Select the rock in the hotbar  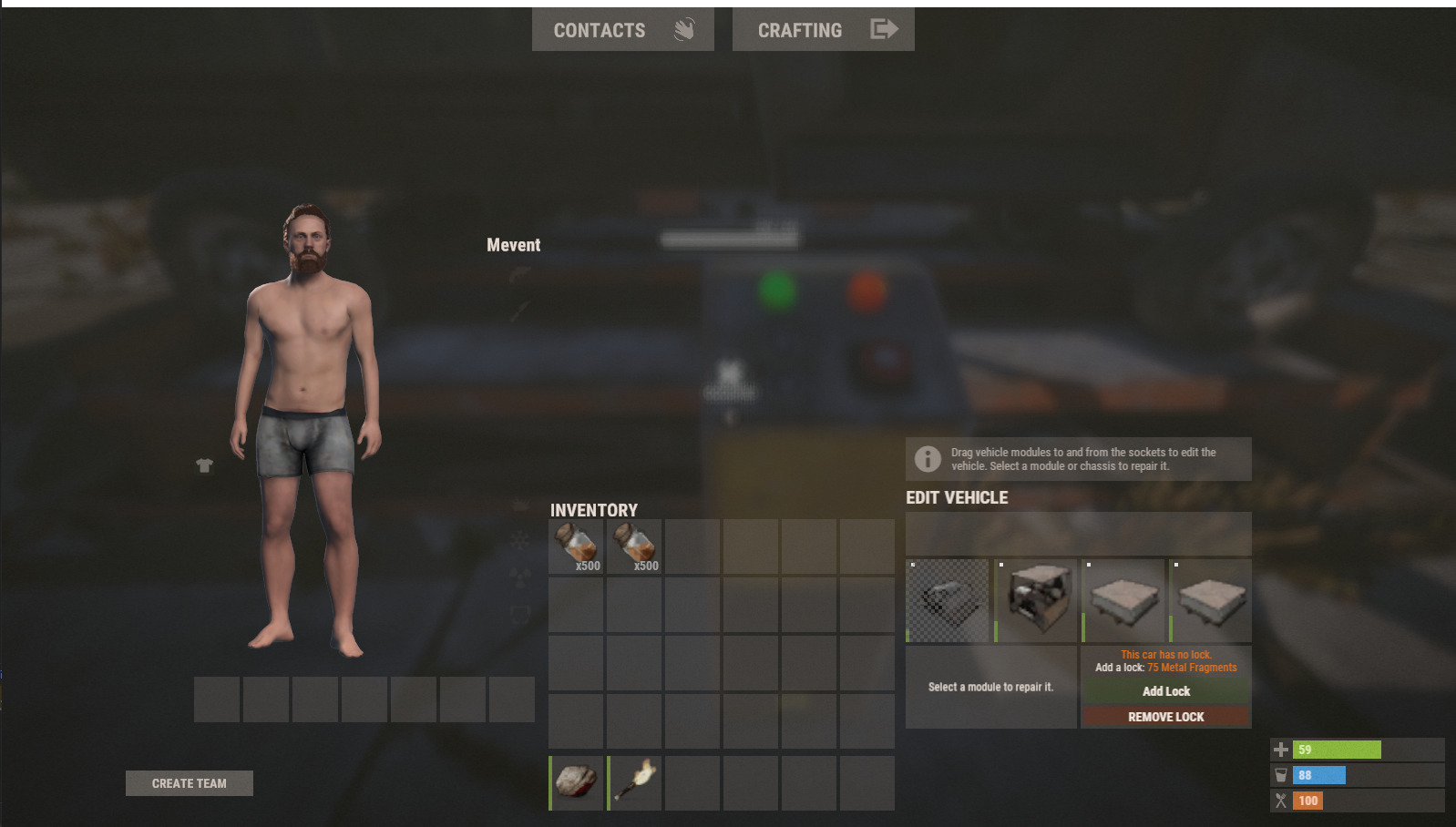pos(577,782)
